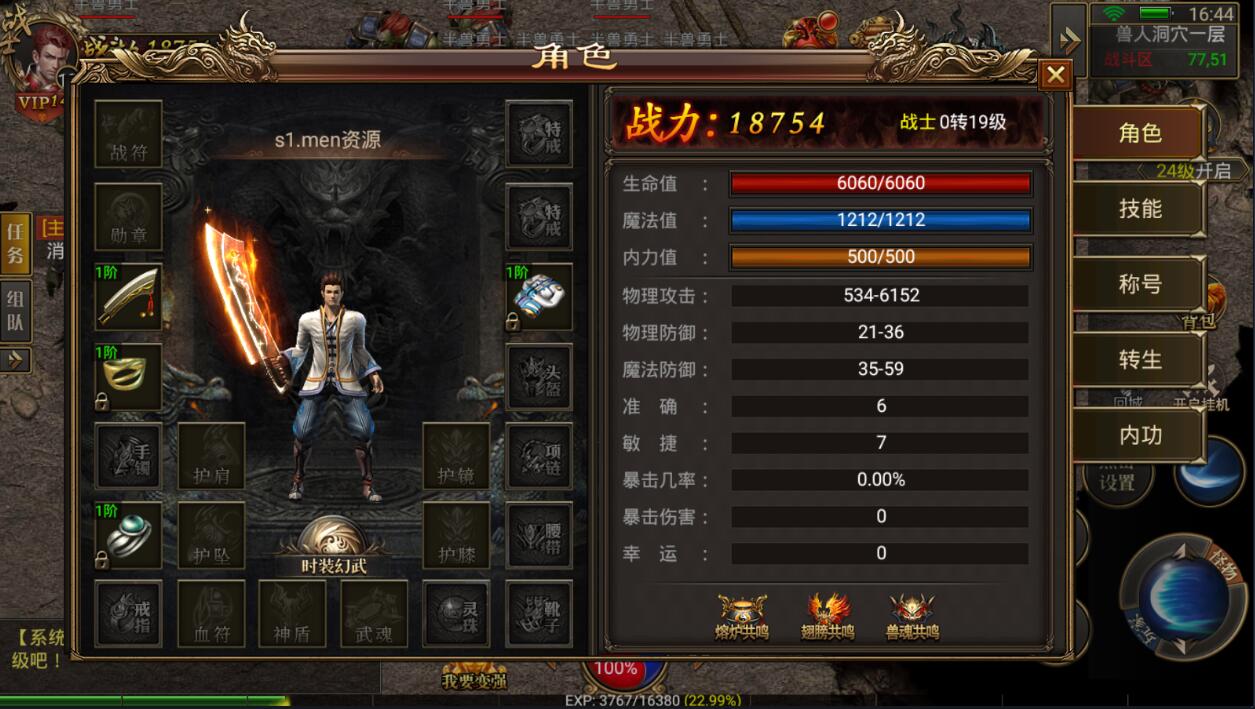Select the empty 勋章 slot
This screenshot has height=709, width=1255.
129,216
